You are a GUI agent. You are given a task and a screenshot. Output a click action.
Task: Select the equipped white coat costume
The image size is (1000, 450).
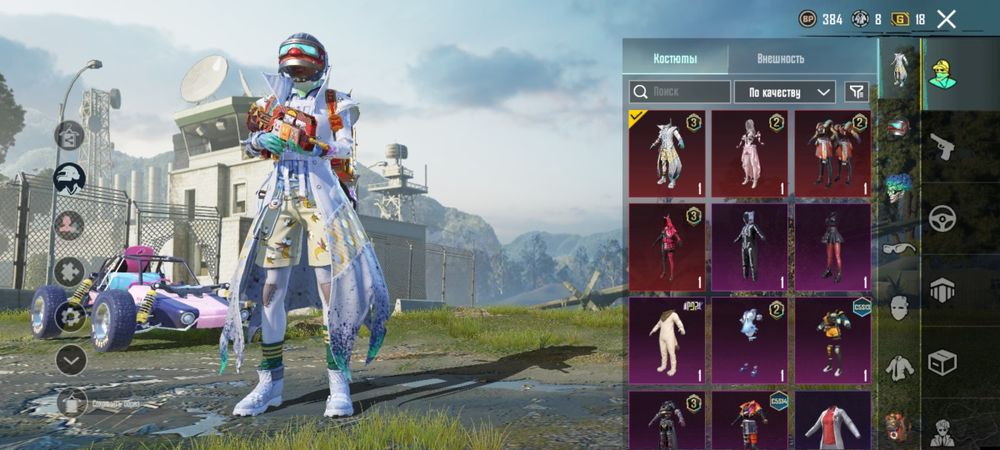coord(666,153)
